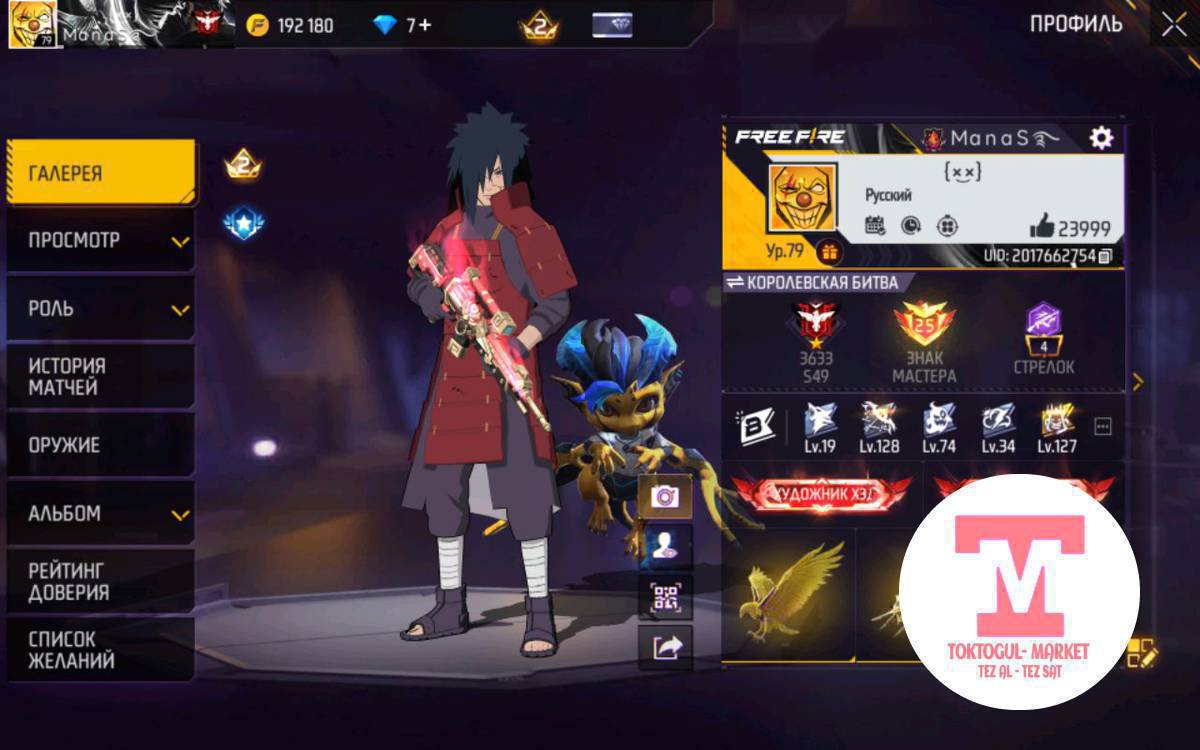This screenshot has width=1200, height=750.
Task: Click the camera screenshot button
Action: [665, 496]
